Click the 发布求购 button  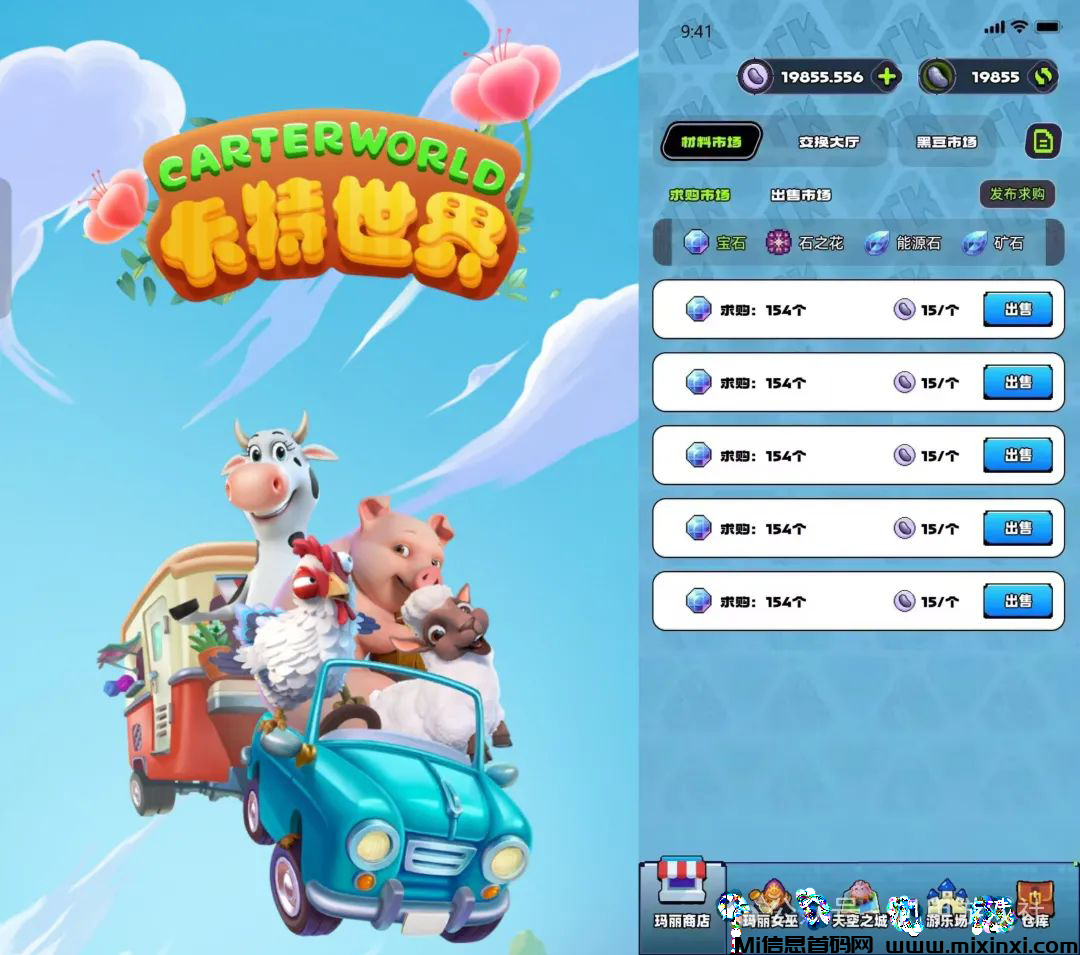tap(1017, 194)
